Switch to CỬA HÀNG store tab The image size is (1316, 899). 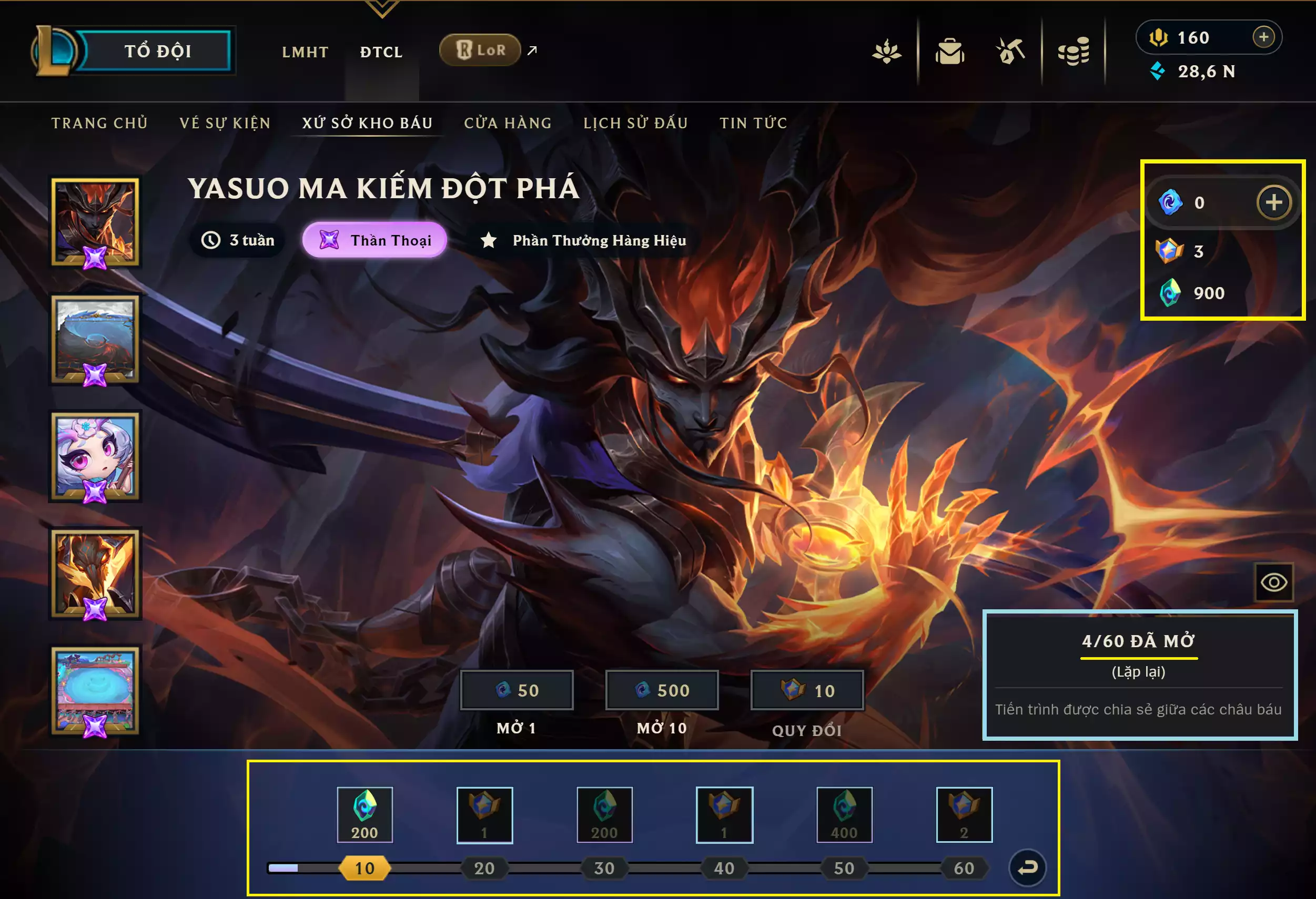click(x=508, y=123)
